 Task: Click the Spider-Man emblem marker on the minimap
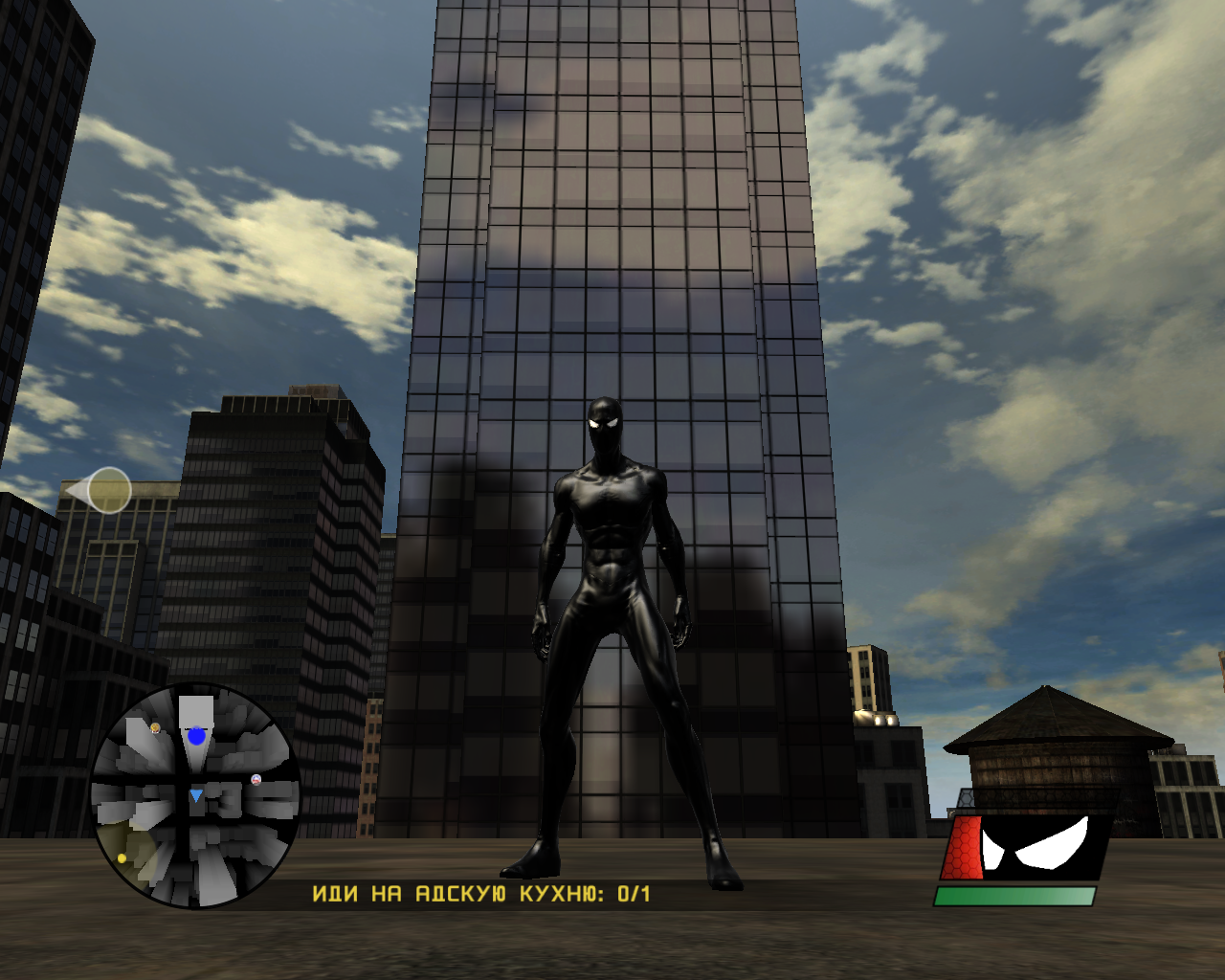click(x=256, y=780)
